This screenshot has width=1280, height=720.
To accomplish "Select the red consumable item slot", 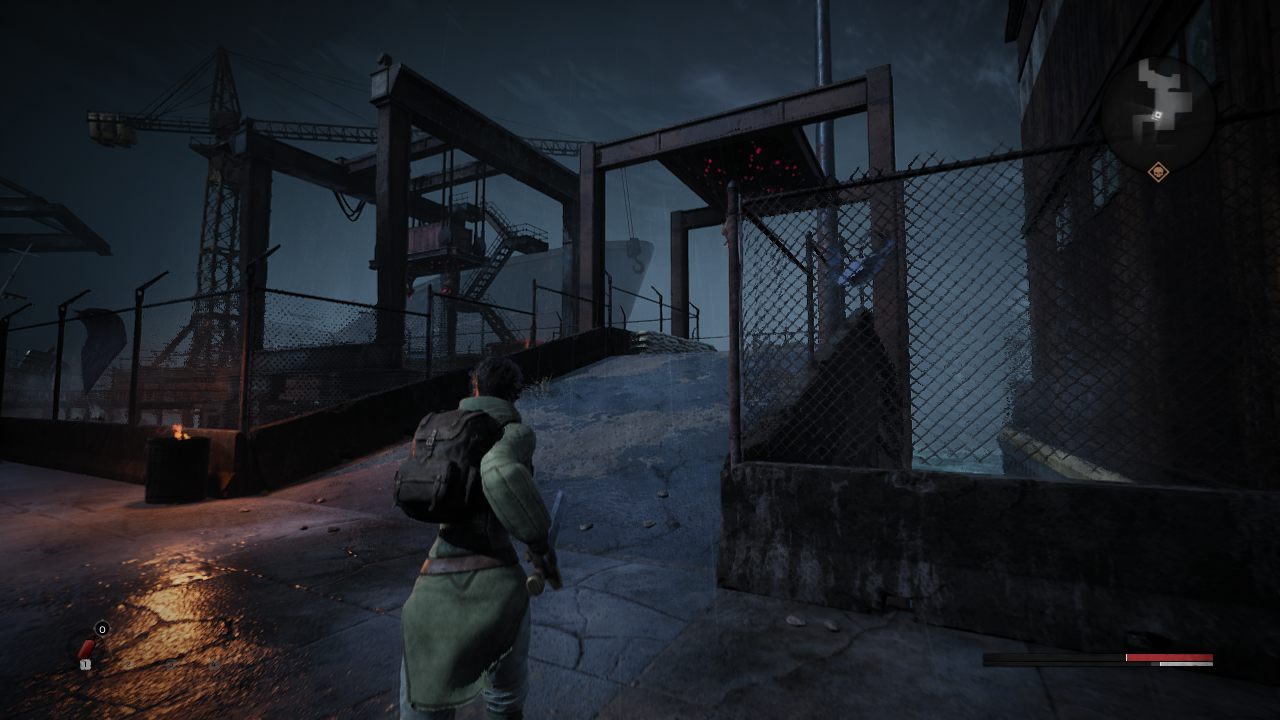I will tap(87, 649).
